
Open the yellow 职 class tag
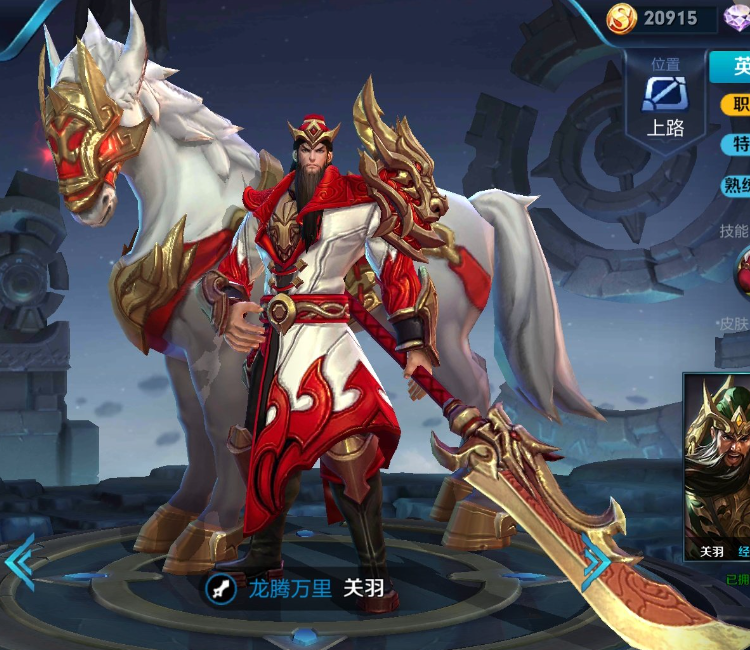coord(737,103)
